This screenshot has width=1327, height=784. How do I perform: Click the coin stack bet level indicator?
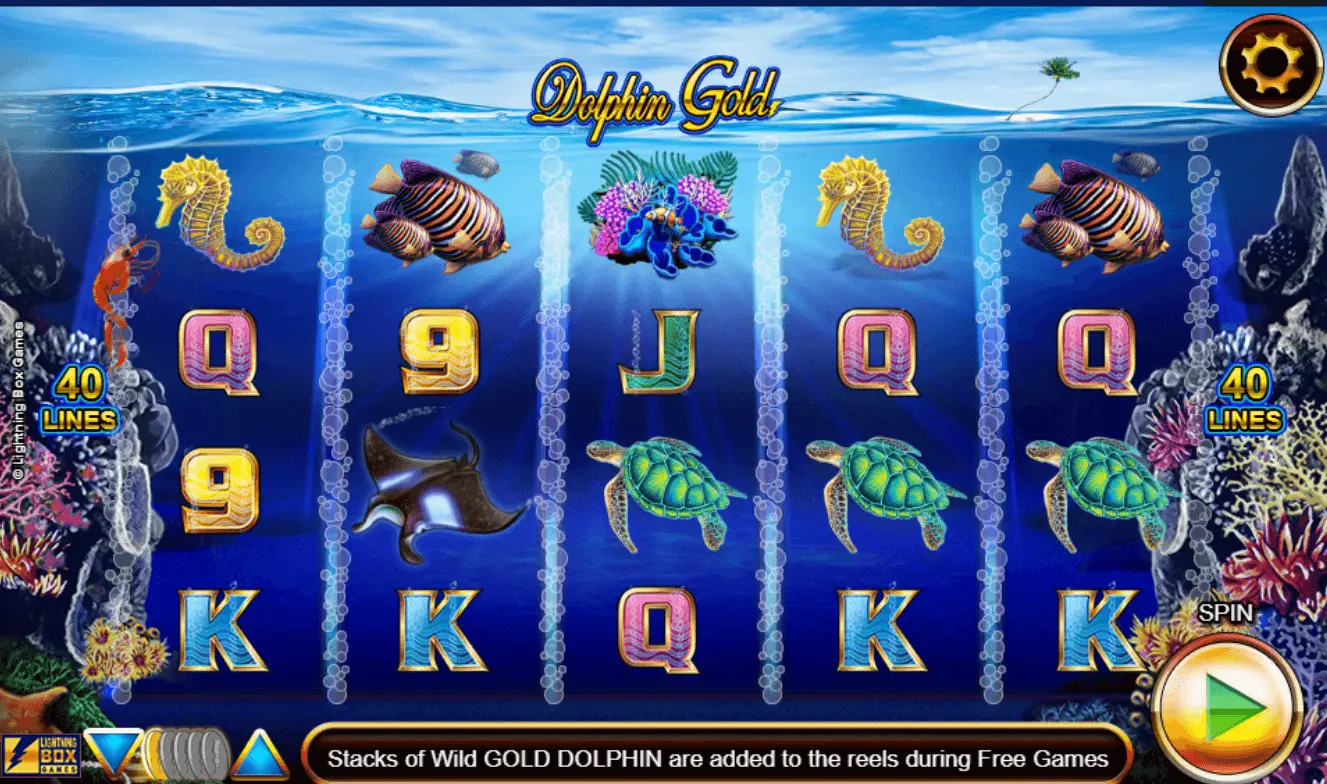point(187,755)
